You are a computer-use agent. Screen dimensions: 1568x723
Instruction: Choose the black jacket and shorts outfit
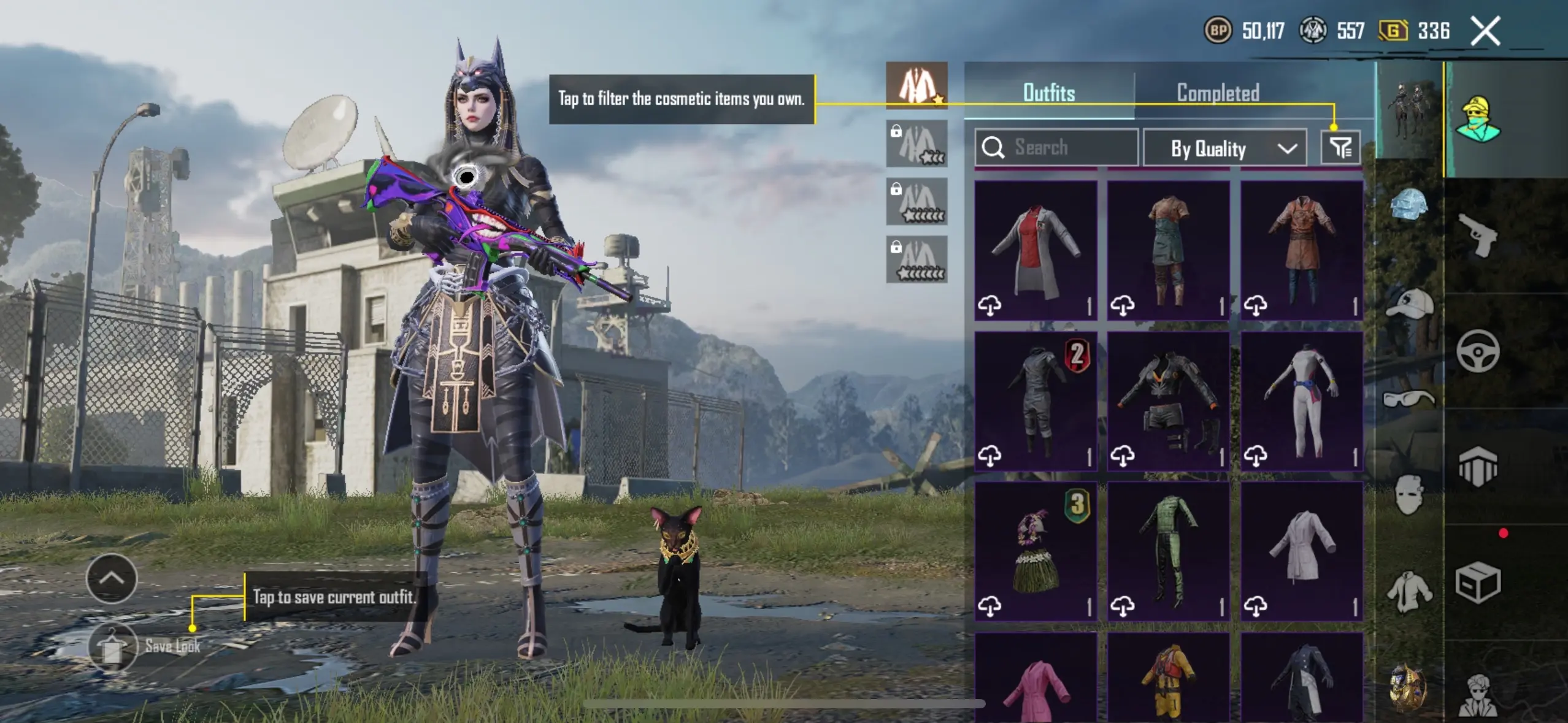pos(1168,401)
